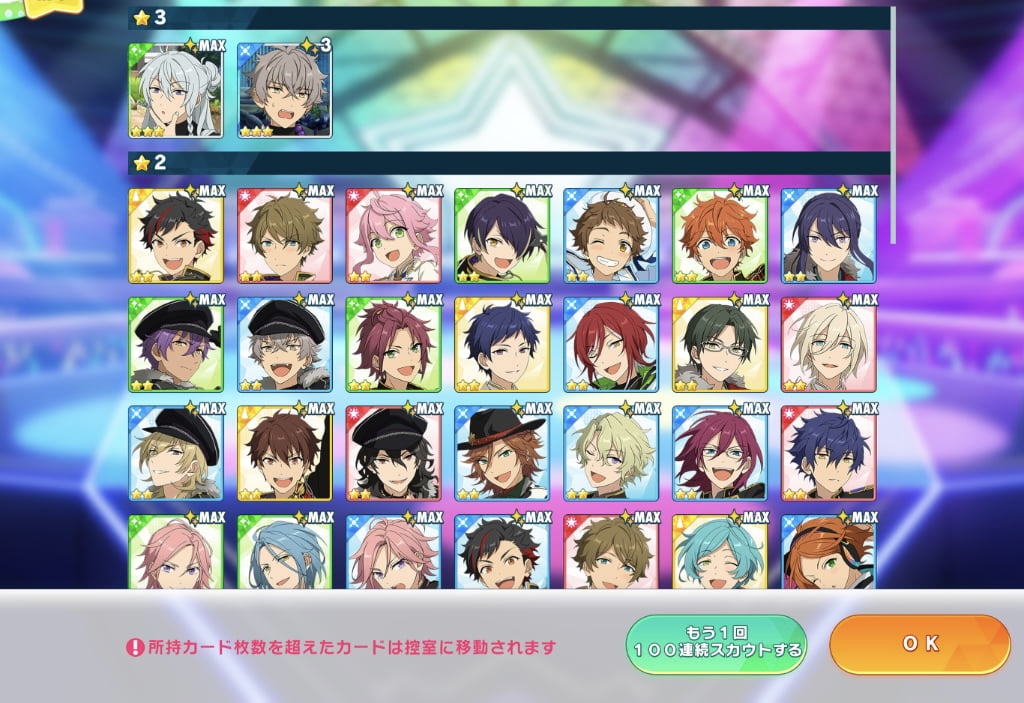Choose the winking brown-haired boy card
This screenshot has width=1024, height=703.
(611, 235)
